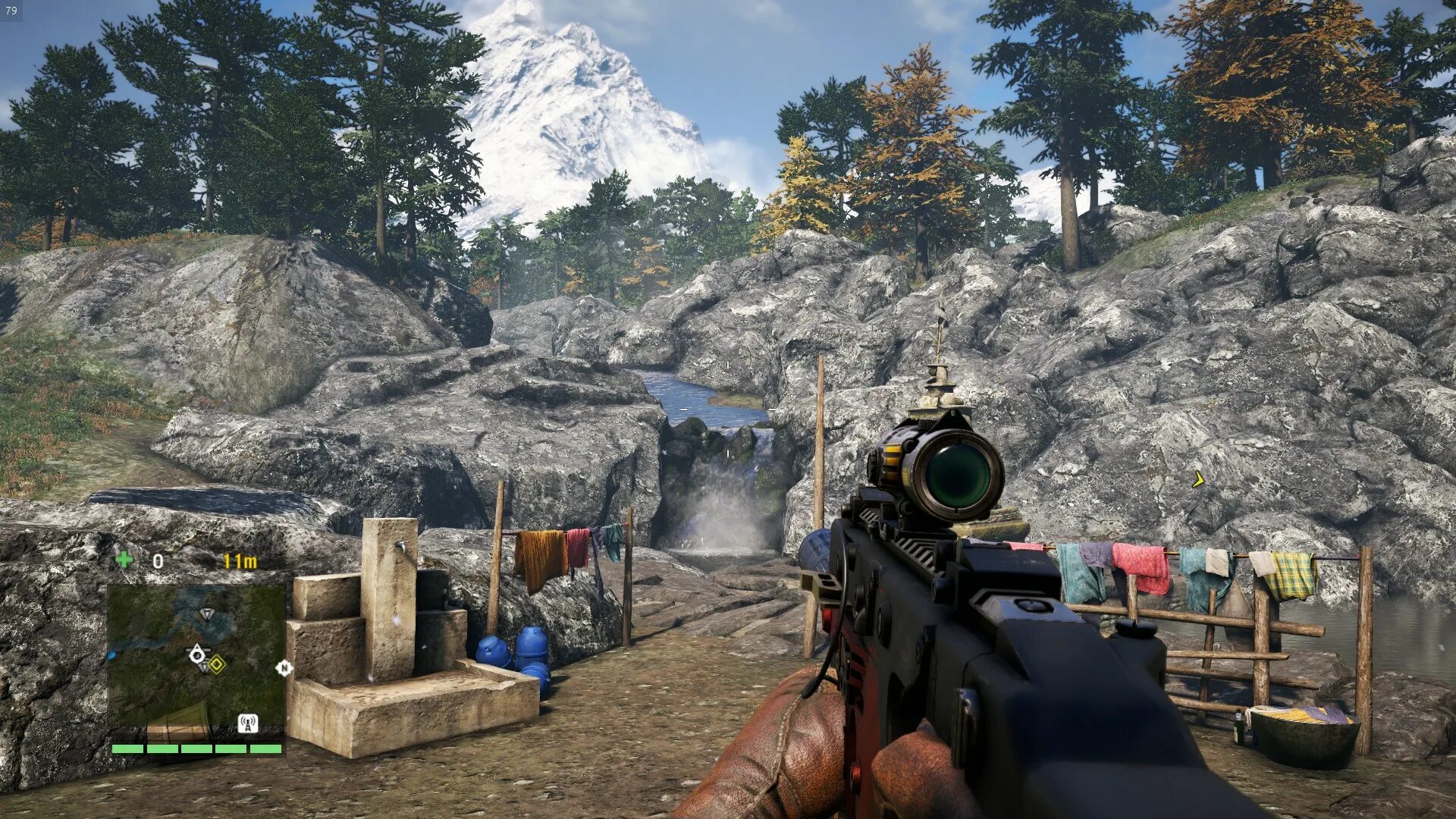Select the blue marker on minimap edge
This screenshot has height=819, width=1456.
click(112, 654)
